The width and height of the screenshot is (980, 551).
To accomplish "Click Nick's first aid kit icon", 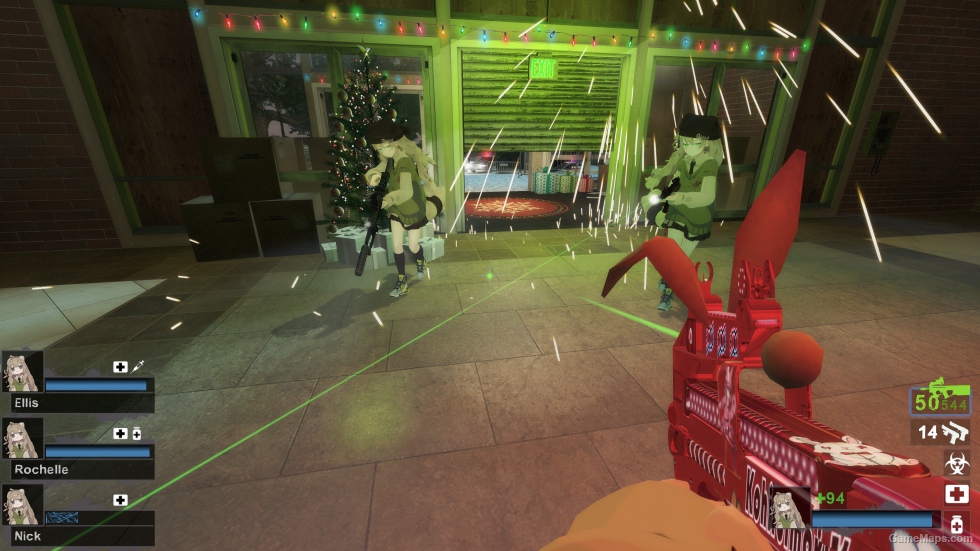I will [x=120, y=500].
